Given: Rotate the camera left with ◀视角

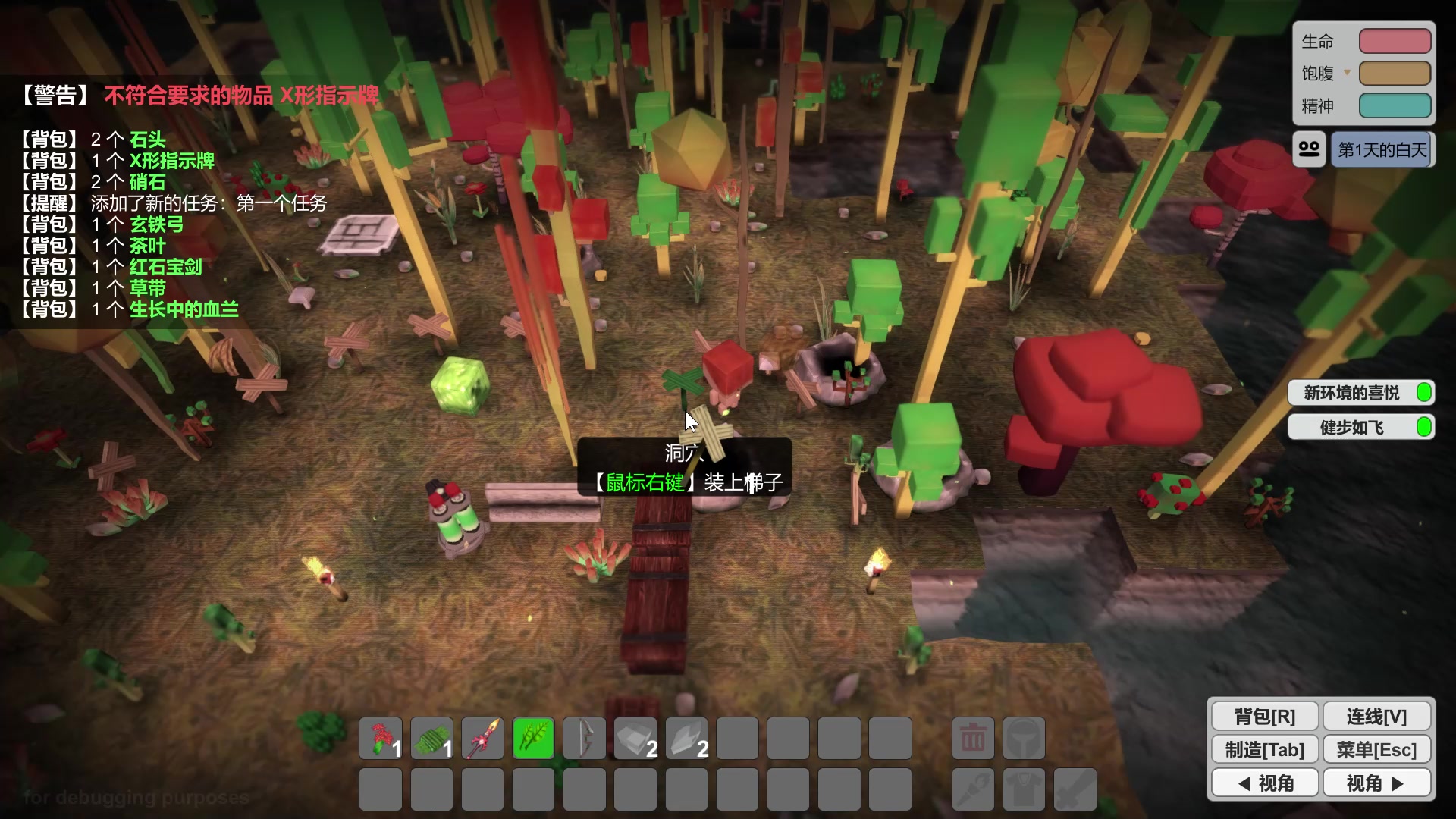Looking at the screenshot, I should [1264, 783].
